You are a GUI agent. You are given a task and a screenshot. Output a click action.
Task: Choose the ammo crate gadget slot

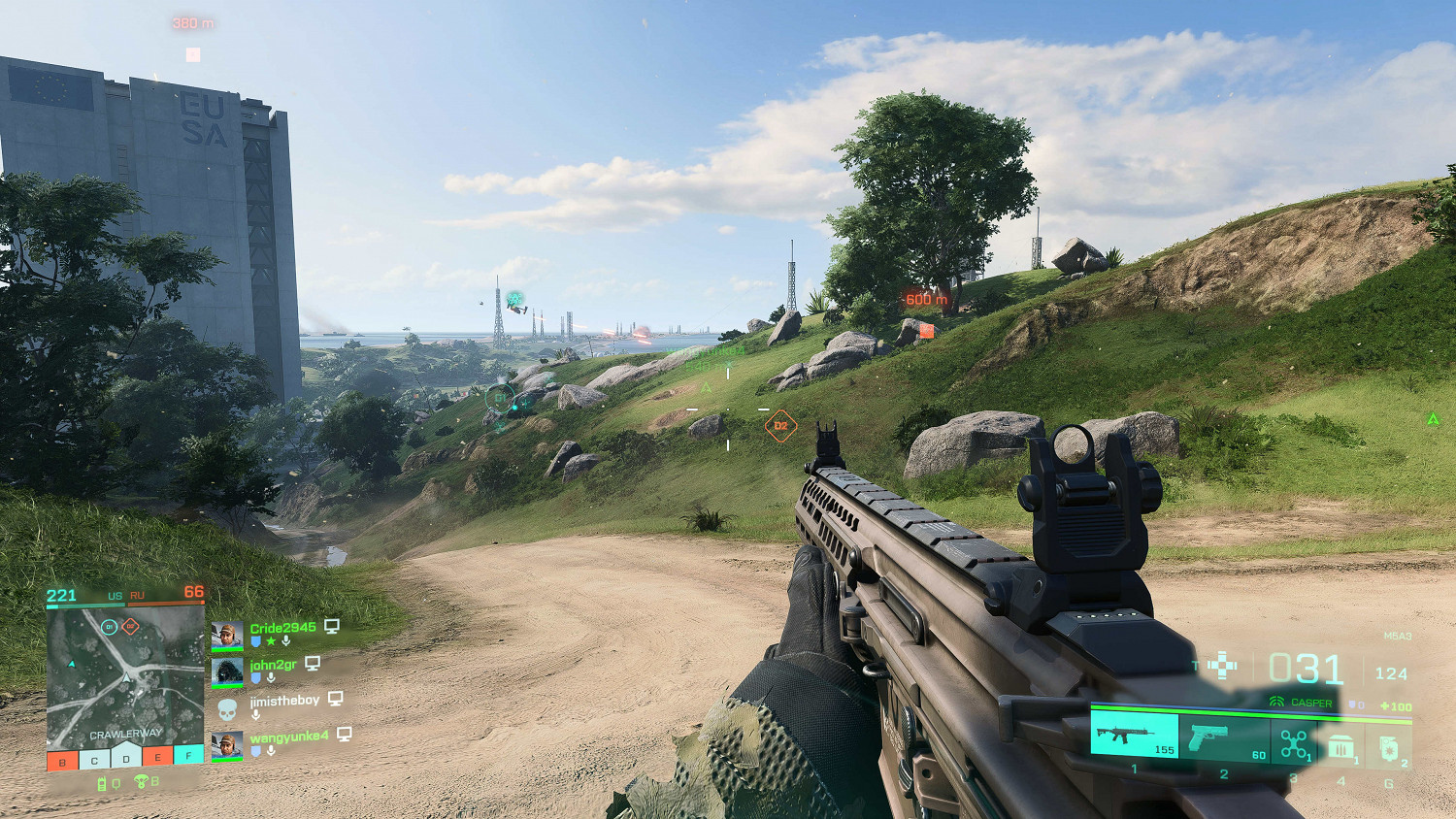click(1341, 746)
